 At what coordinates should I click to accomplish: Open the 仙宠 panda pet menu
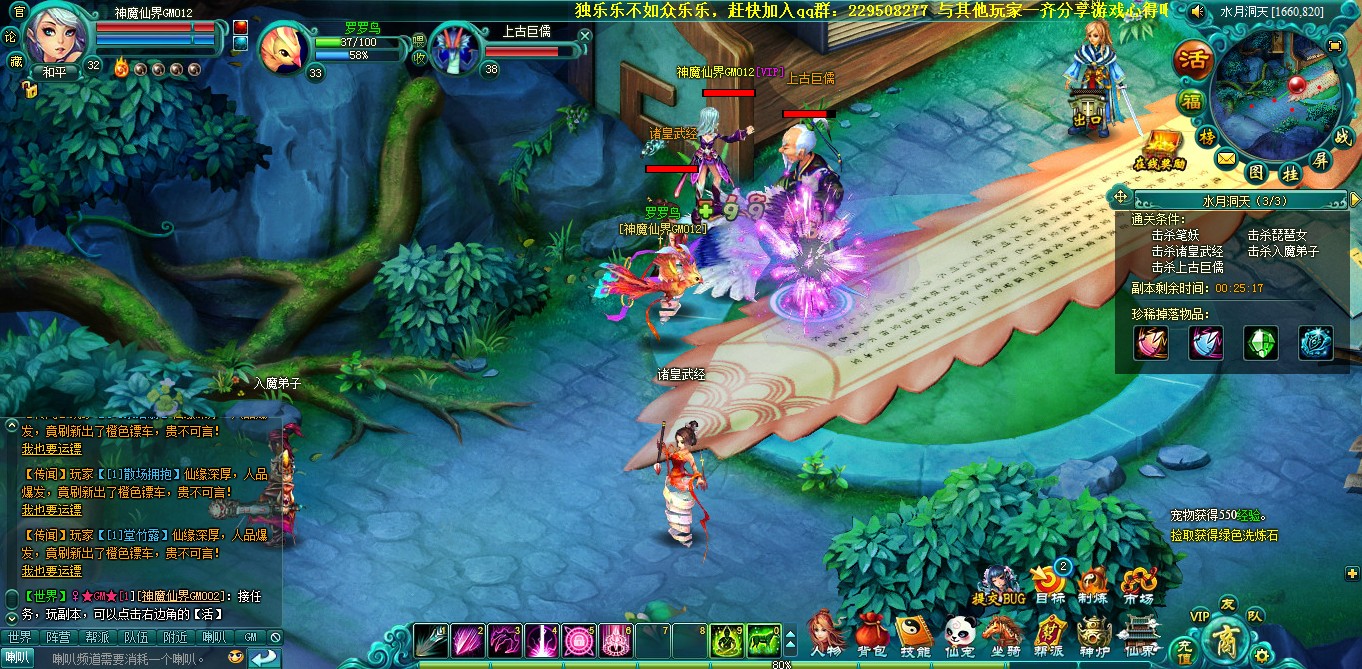pos(960,632)
